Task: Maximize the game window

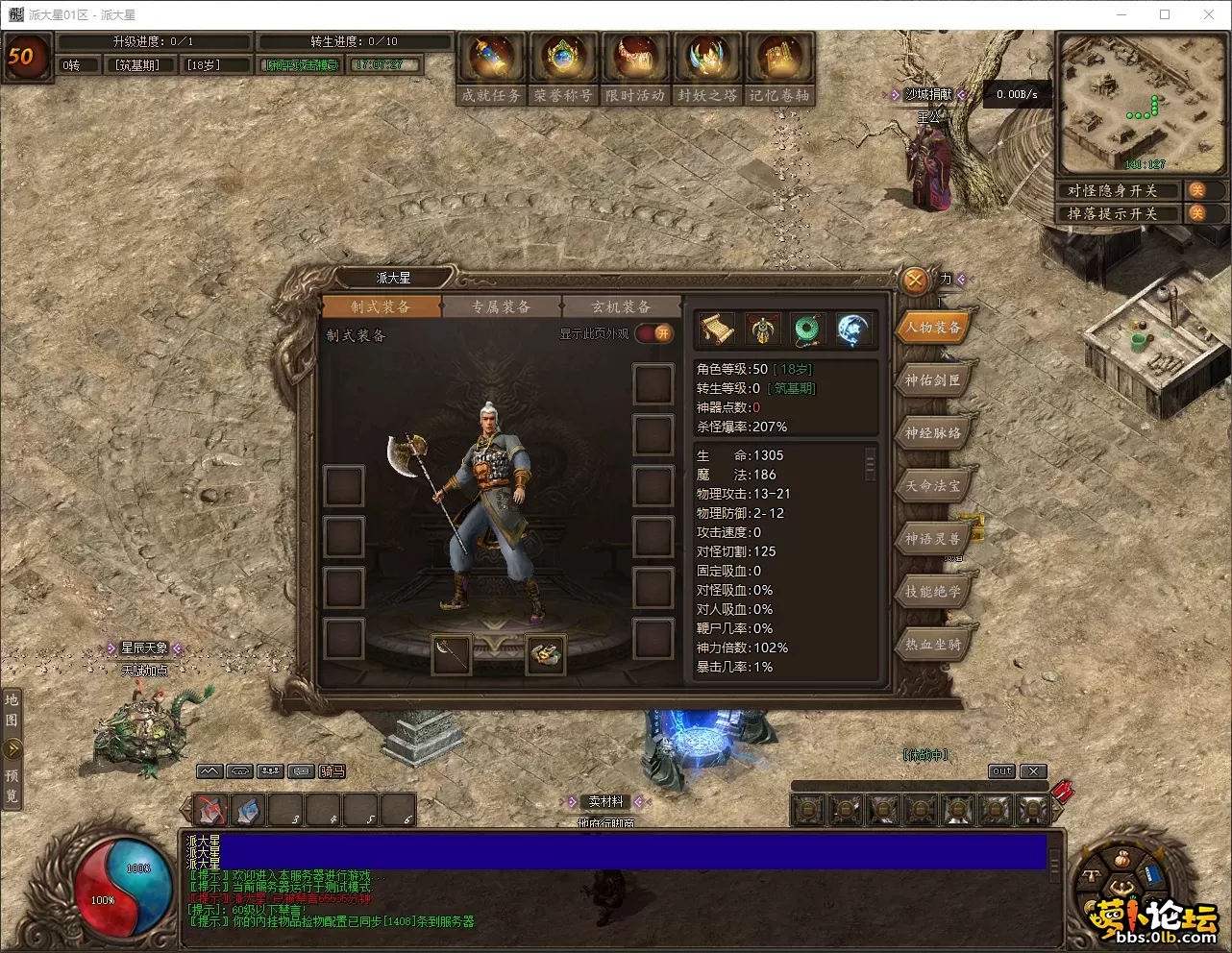Action: (1165, 14)
